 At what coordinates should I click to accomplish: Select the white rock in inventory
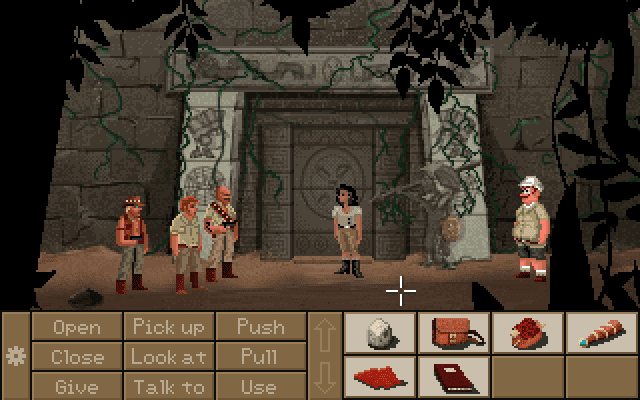point(381,333)
